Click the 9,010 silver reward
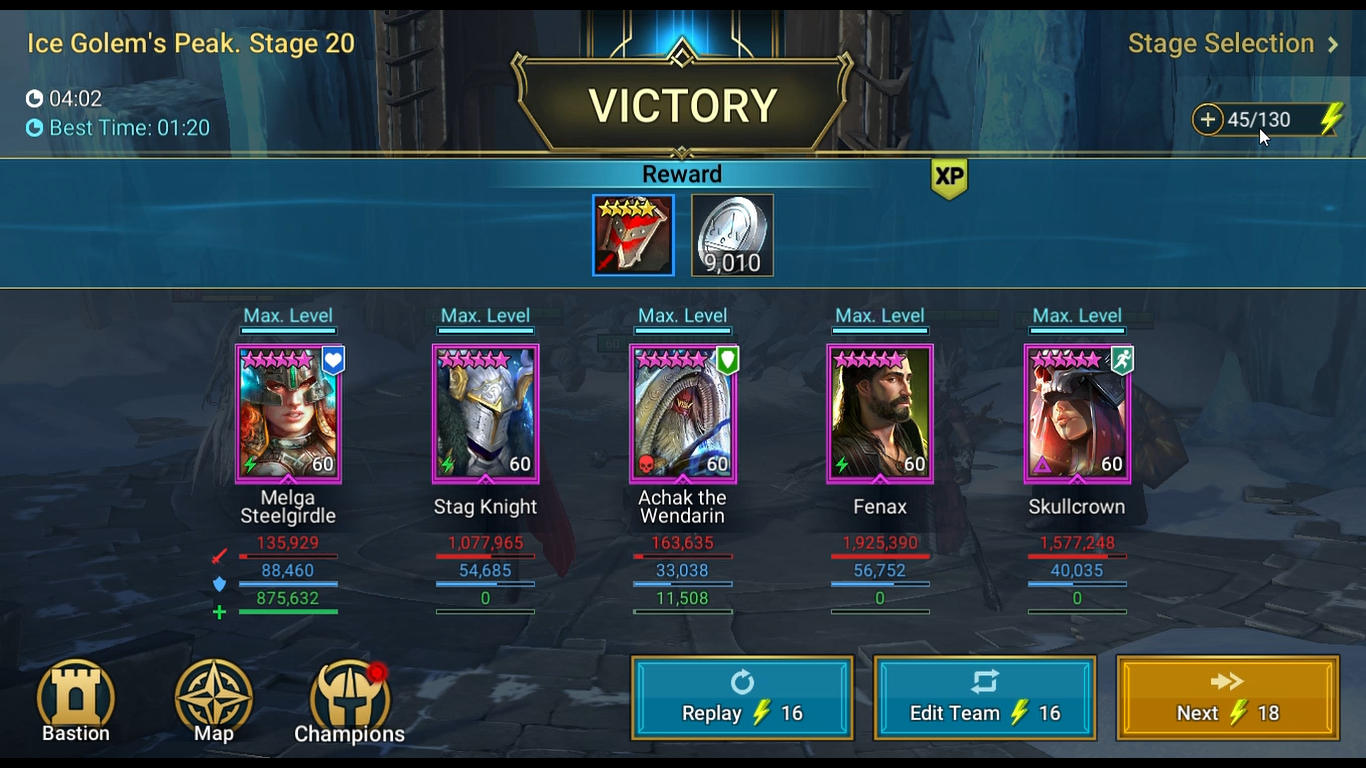Viewport: 1366px width, 768px height. tap(732, 234)
